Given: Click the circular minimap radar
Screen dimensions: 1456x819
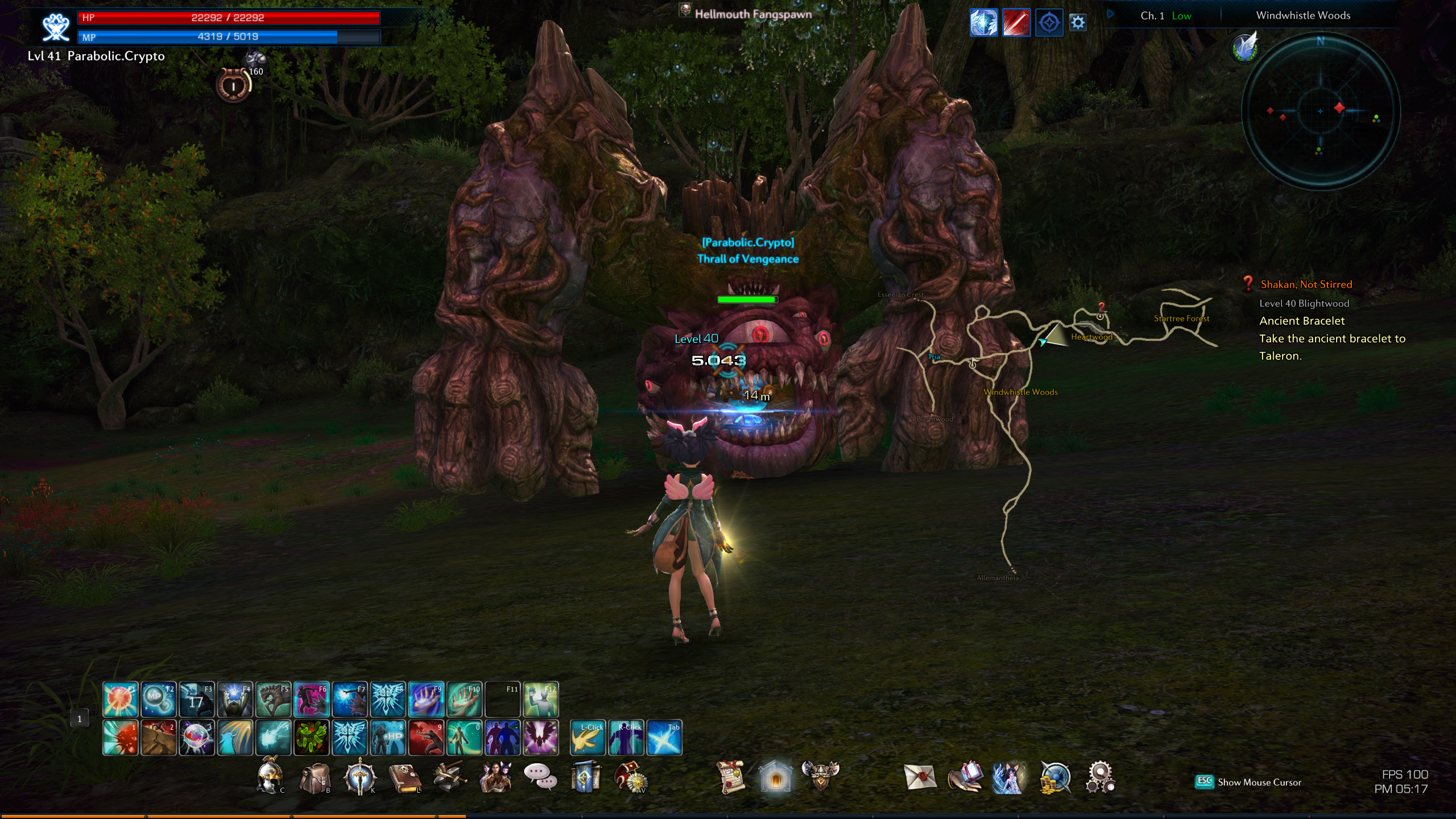Looking at the screenshot, I should [1320, 111].
